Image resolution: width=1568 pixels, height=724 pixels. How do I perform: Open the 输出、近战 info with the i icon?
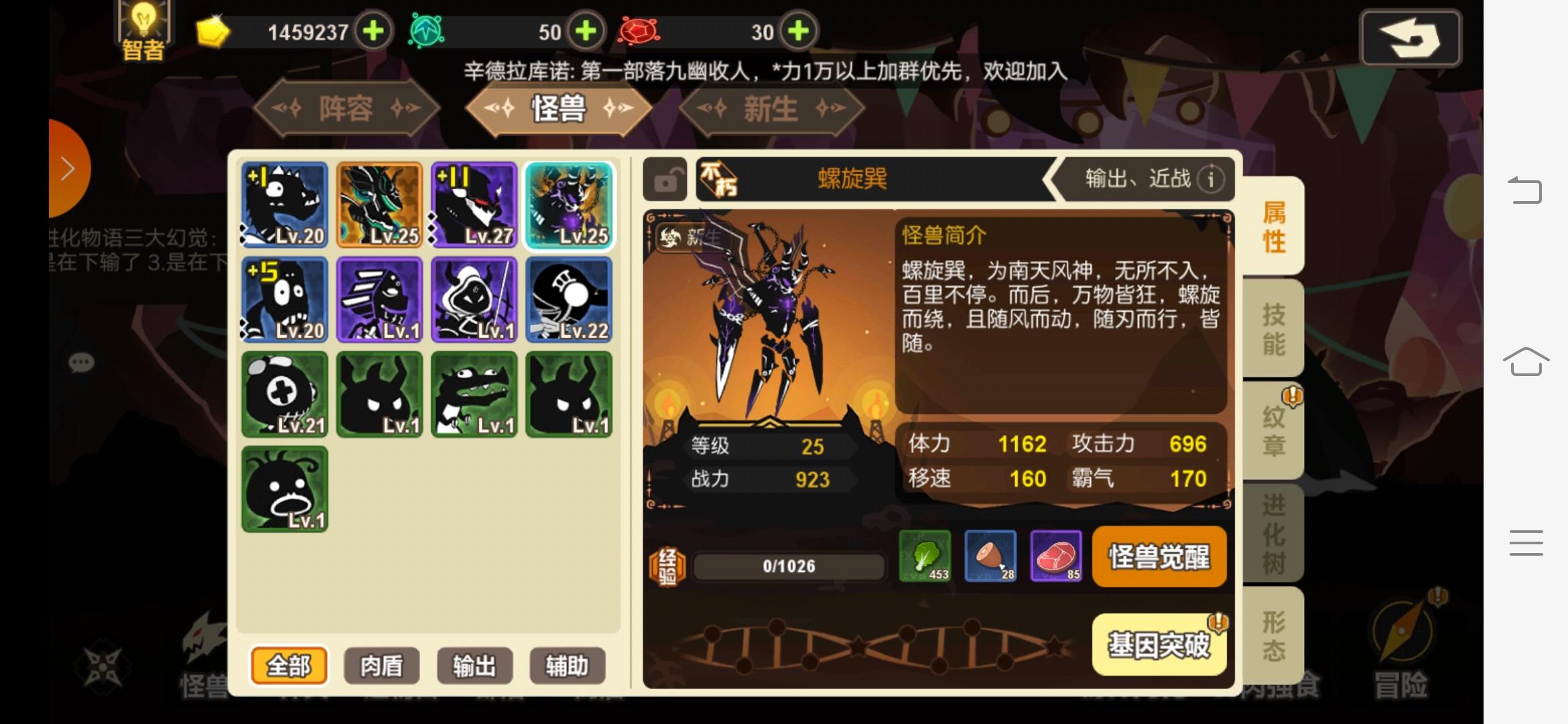(1210, 179)
